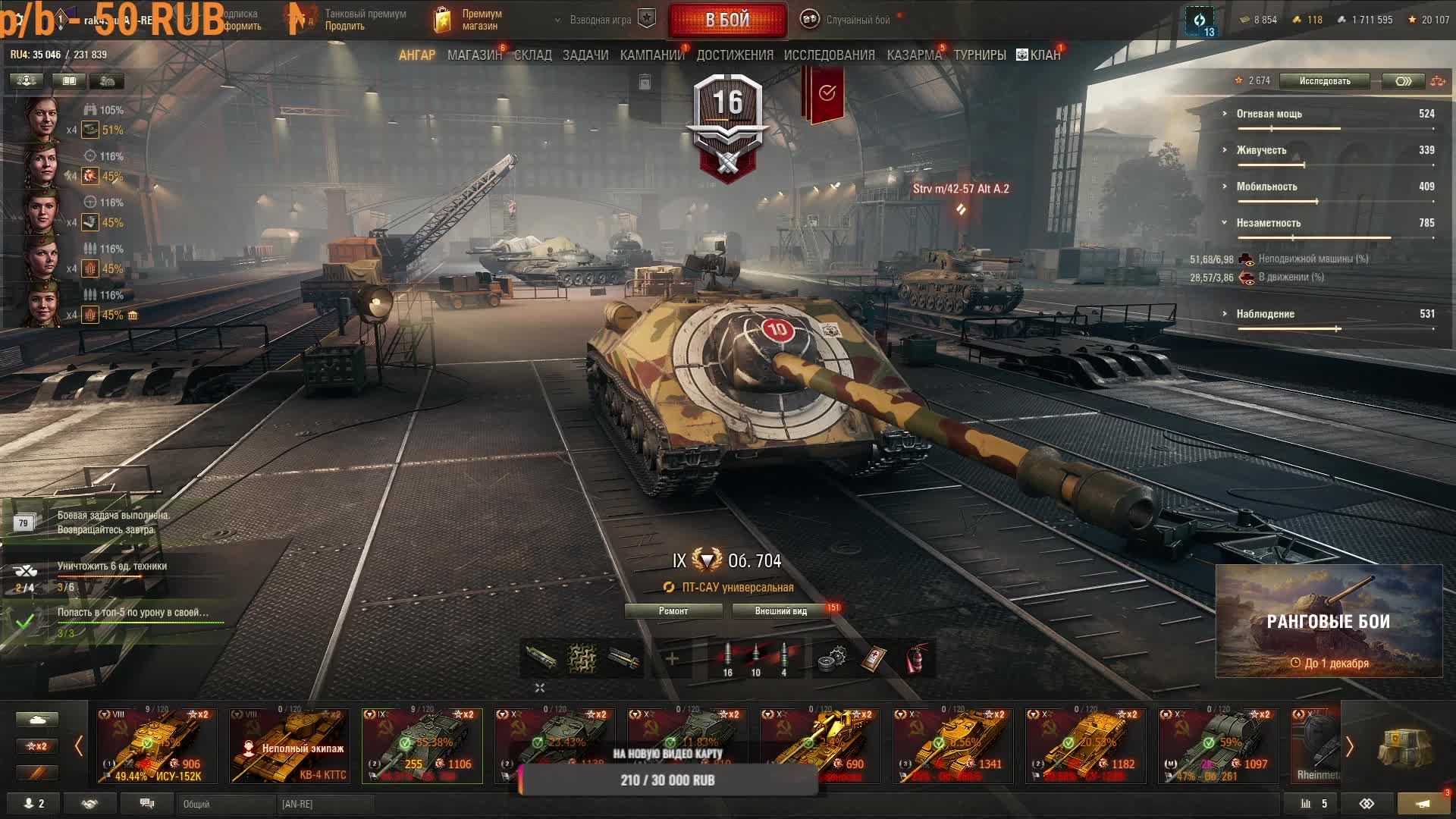Click the Ремонт repair button
This screenshot has width=1456, height=819.
[x=673, y=611]
